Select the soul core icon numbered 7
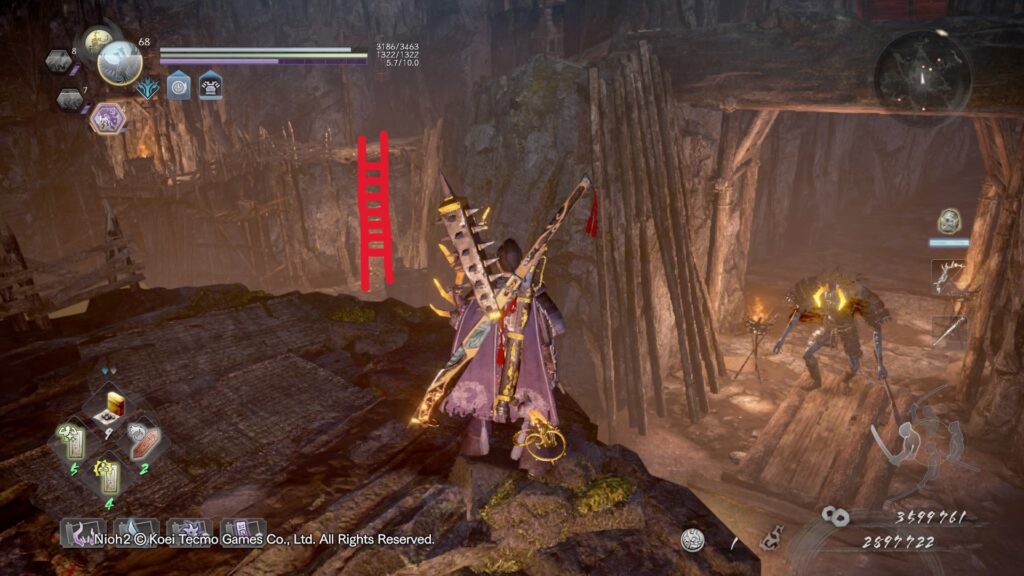 (x=69, y=99)
